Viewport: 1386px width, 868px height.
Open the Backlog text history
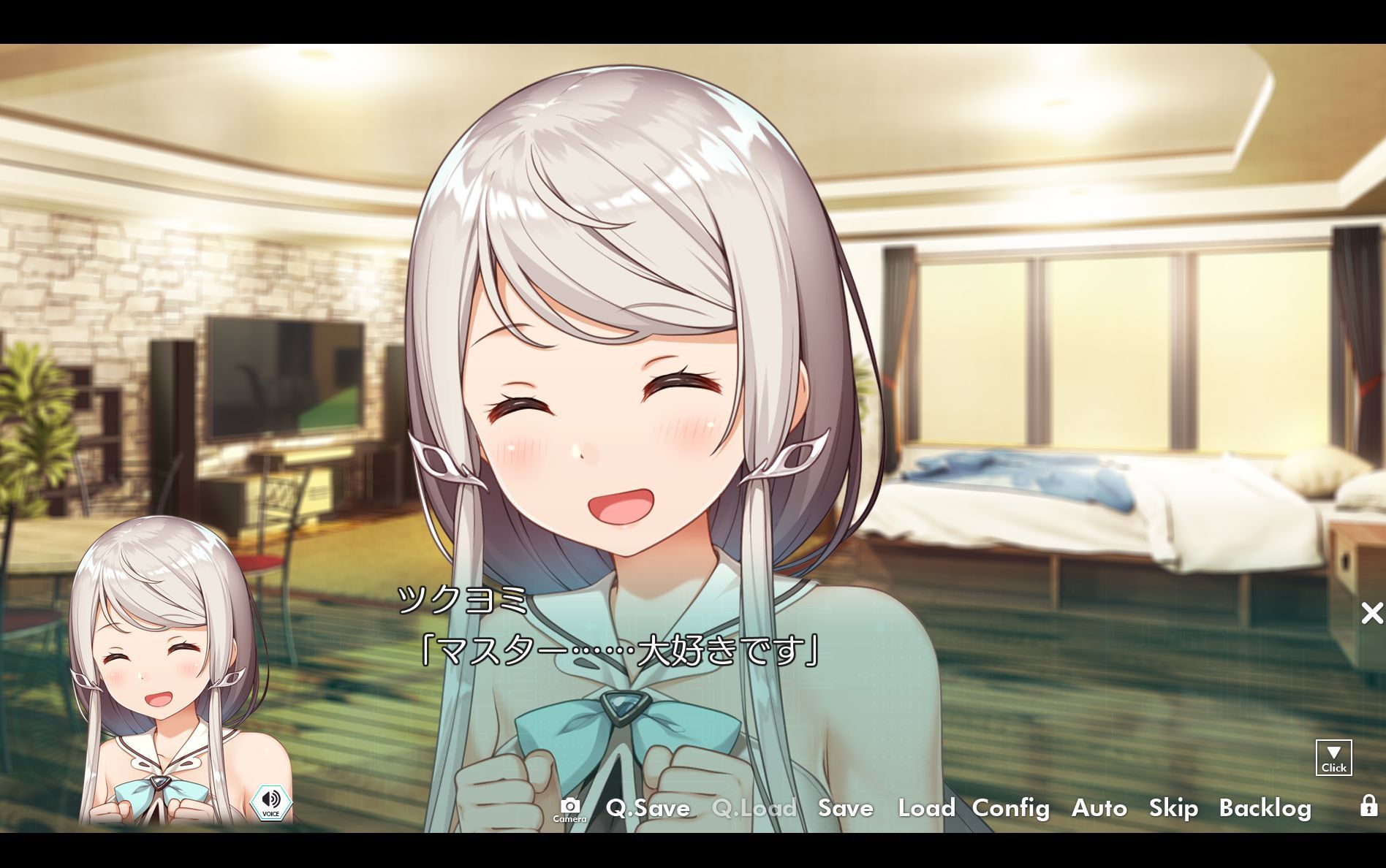click(x=1267, y=809)
